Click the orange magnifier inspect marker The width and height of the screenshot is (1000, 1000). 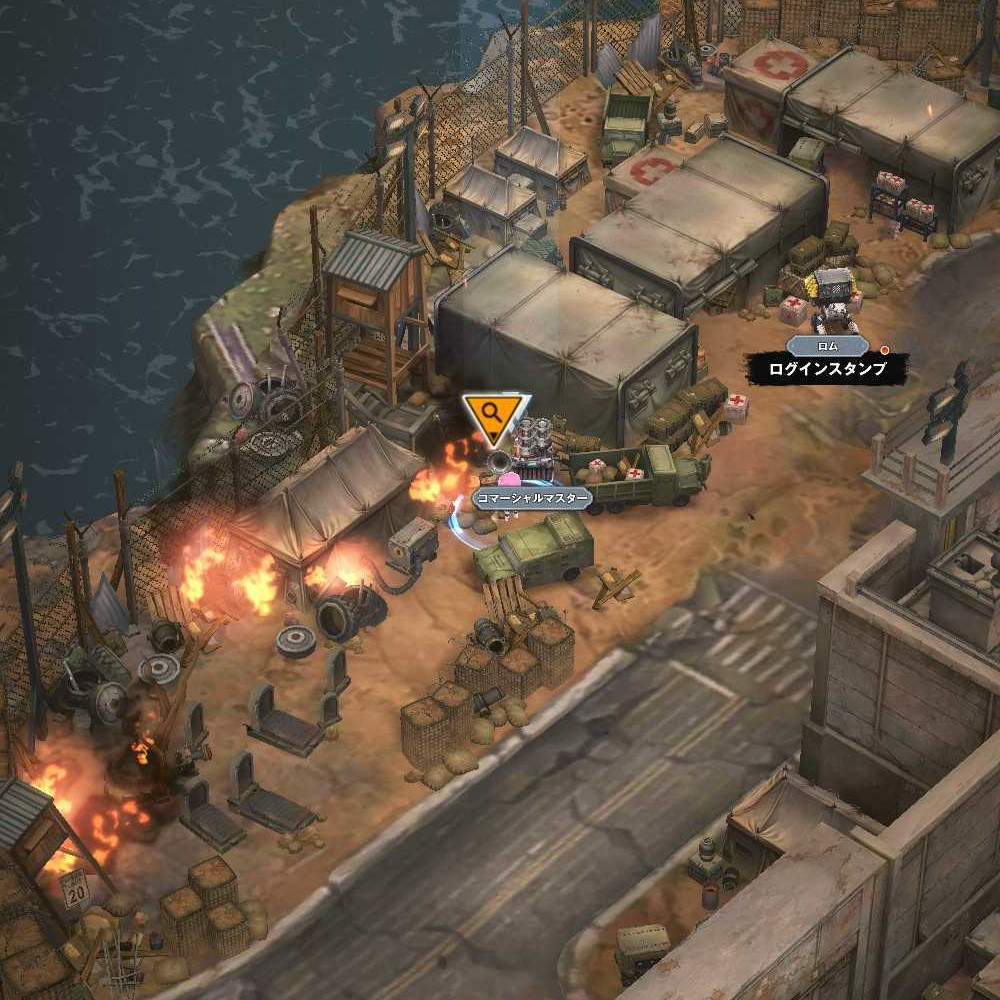click(x=494, y=416)
